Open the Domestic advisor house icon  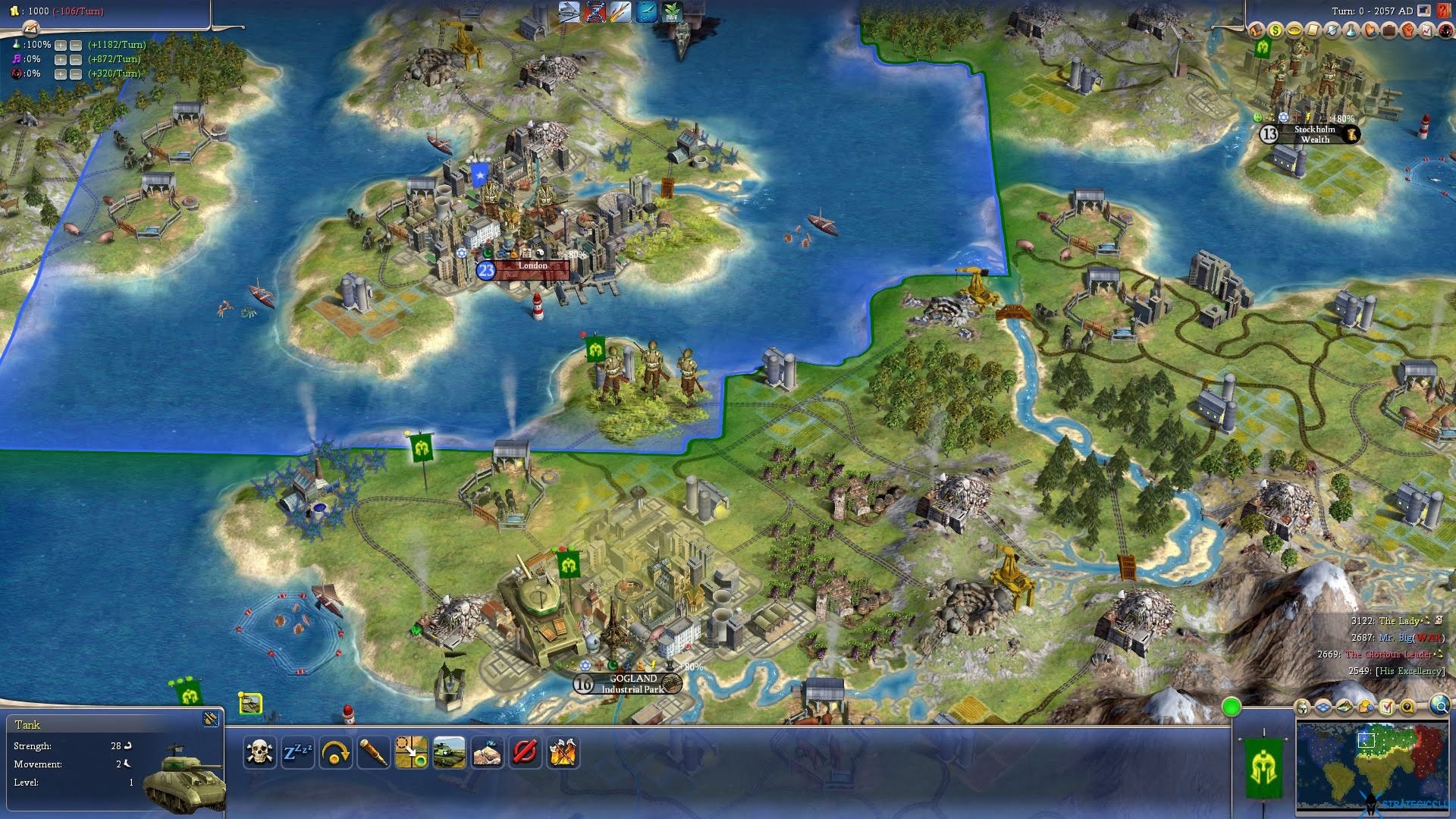1256,30
